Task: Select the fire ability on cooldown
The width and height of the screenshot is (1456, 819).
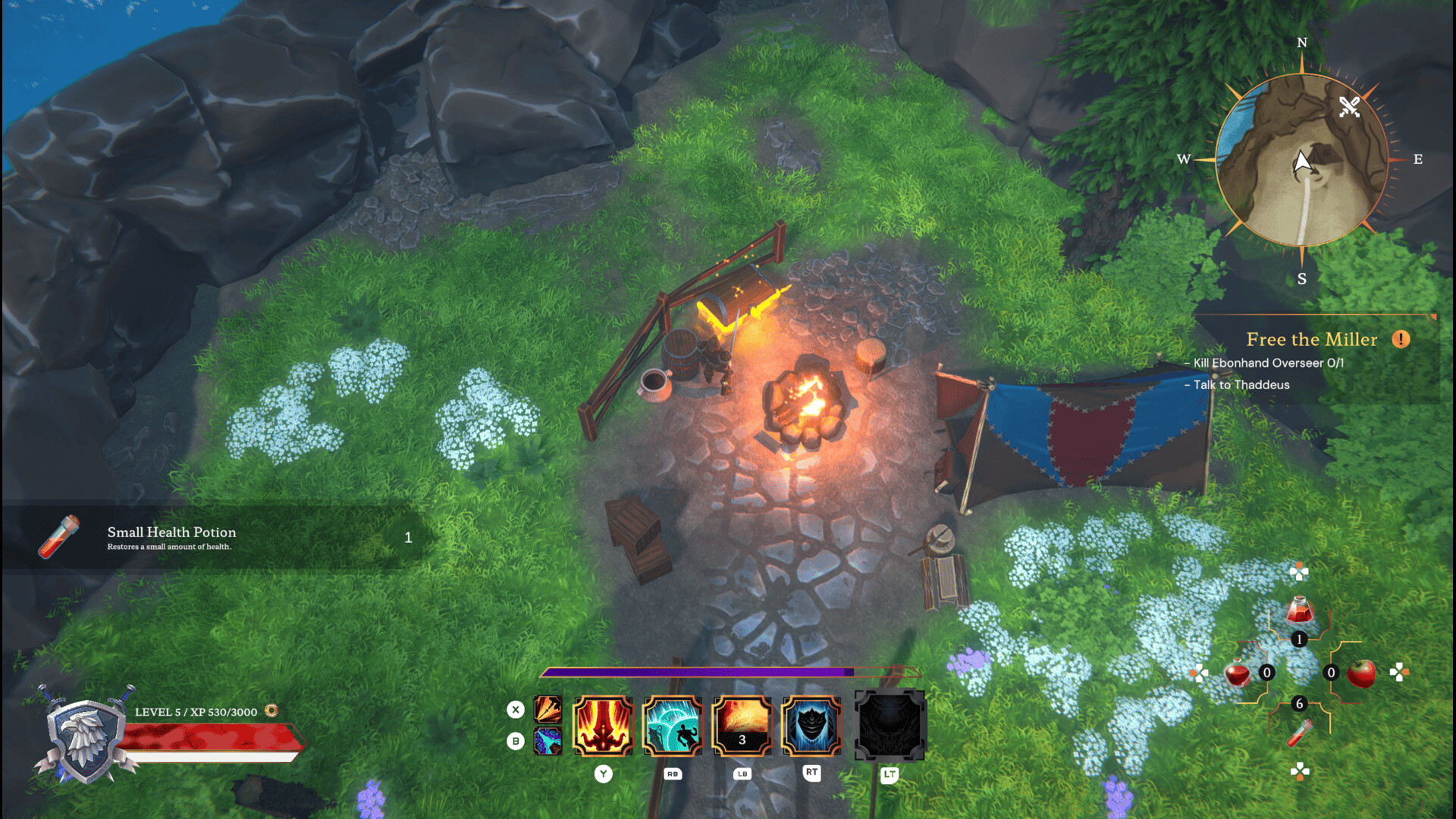Action: (742, 726)
